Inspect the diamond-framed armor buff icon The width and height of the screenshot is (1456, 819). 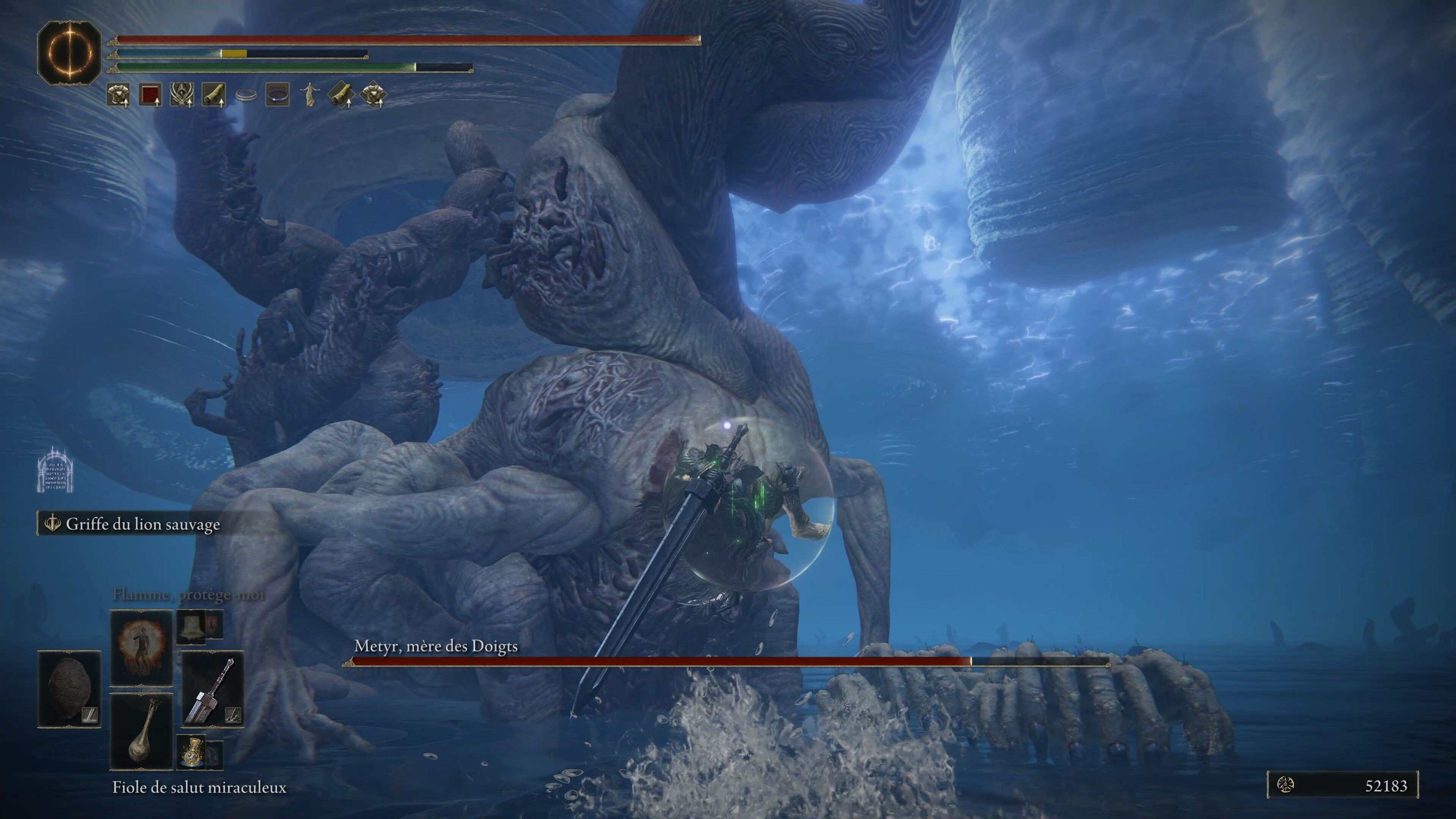[x=373, y=94]
